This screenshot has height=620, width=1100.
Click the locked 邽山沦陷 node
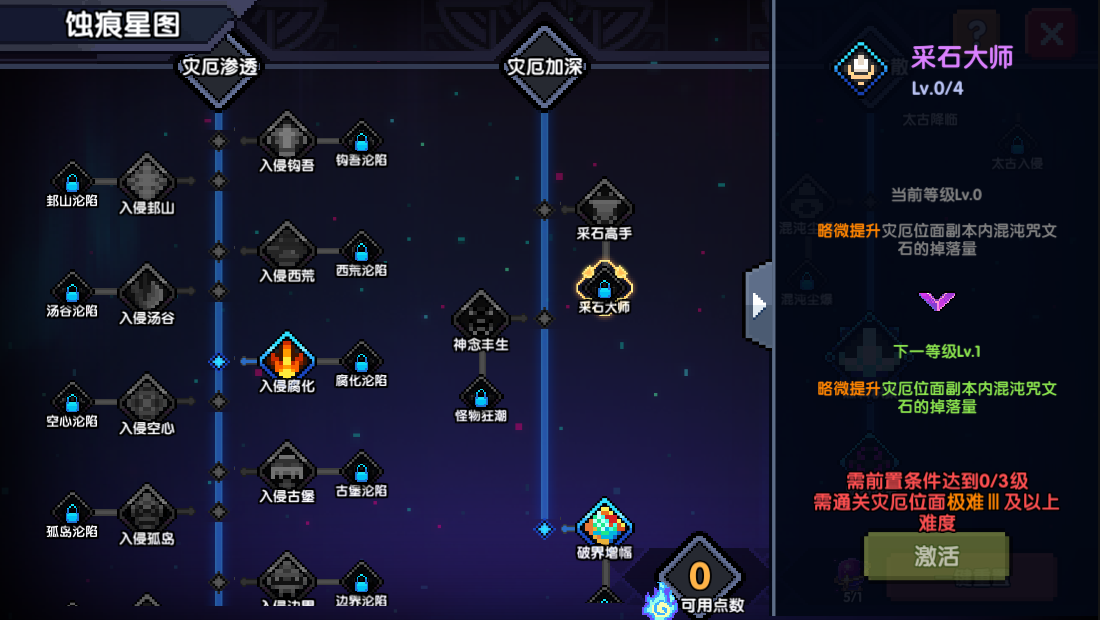coord(72,181)
